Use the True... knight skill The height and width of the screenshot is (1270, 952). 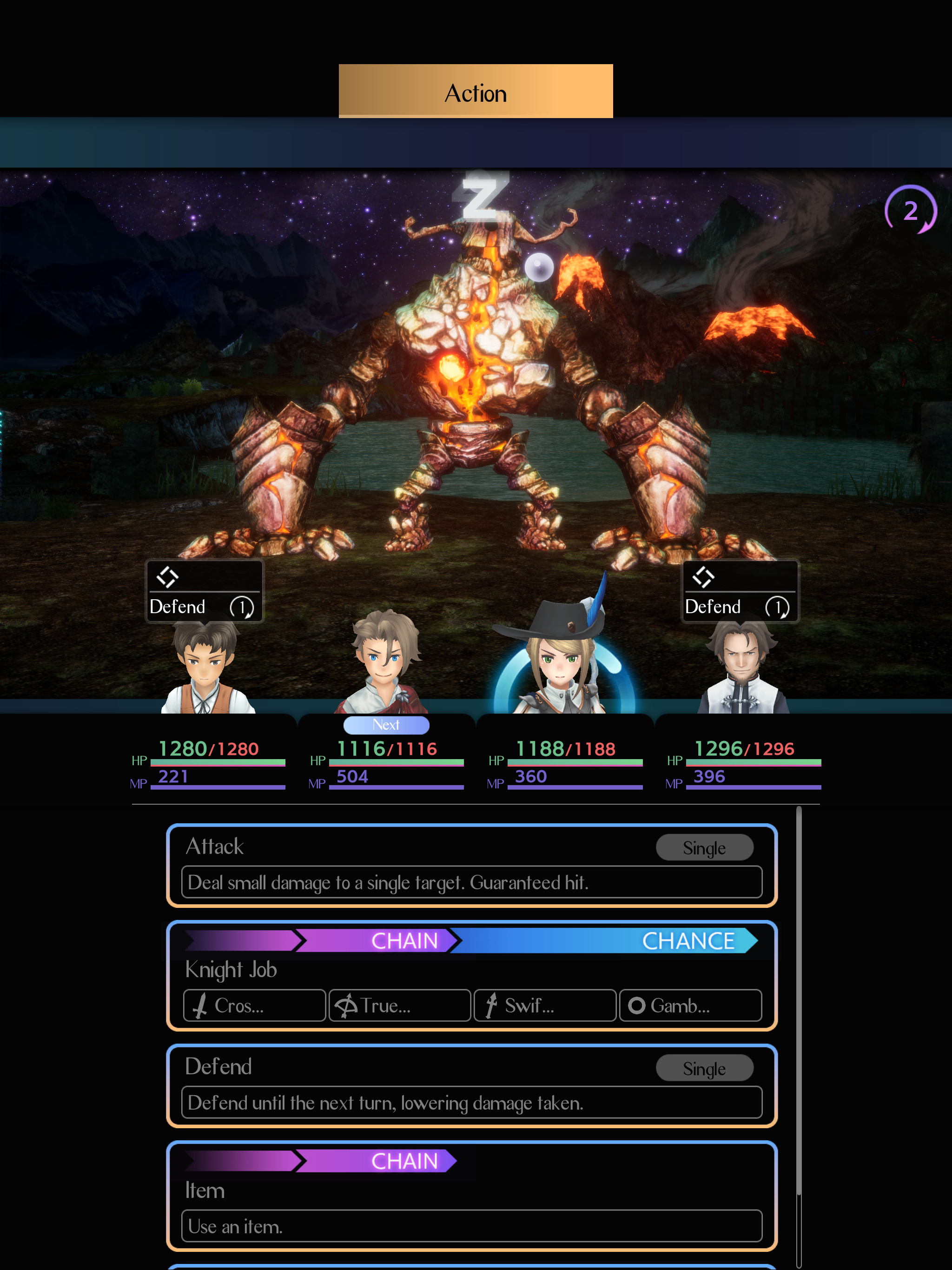click(400, 1005)
